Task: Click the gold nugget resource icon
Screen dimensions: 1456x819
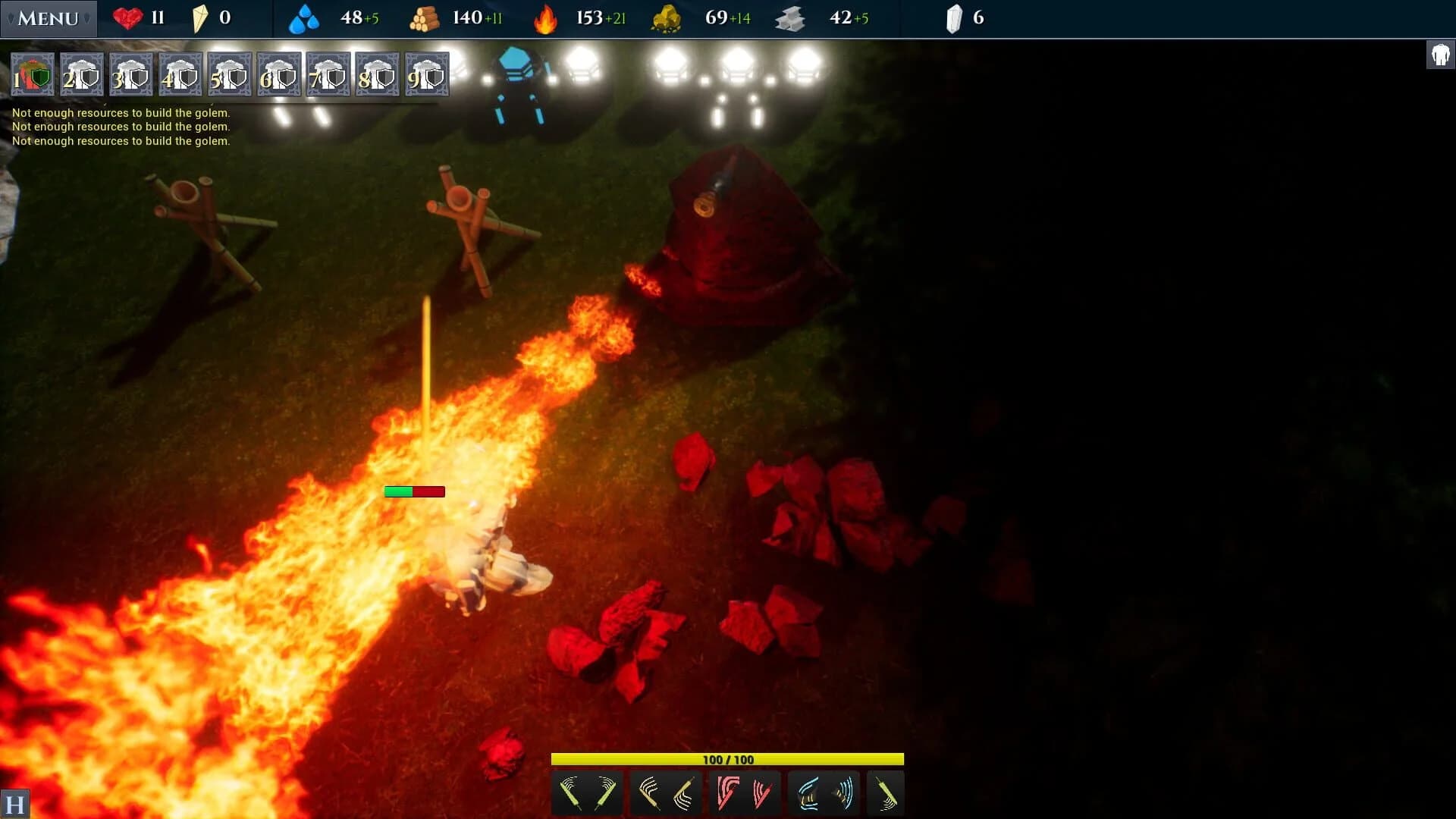Action: click(x=666, y=18)
